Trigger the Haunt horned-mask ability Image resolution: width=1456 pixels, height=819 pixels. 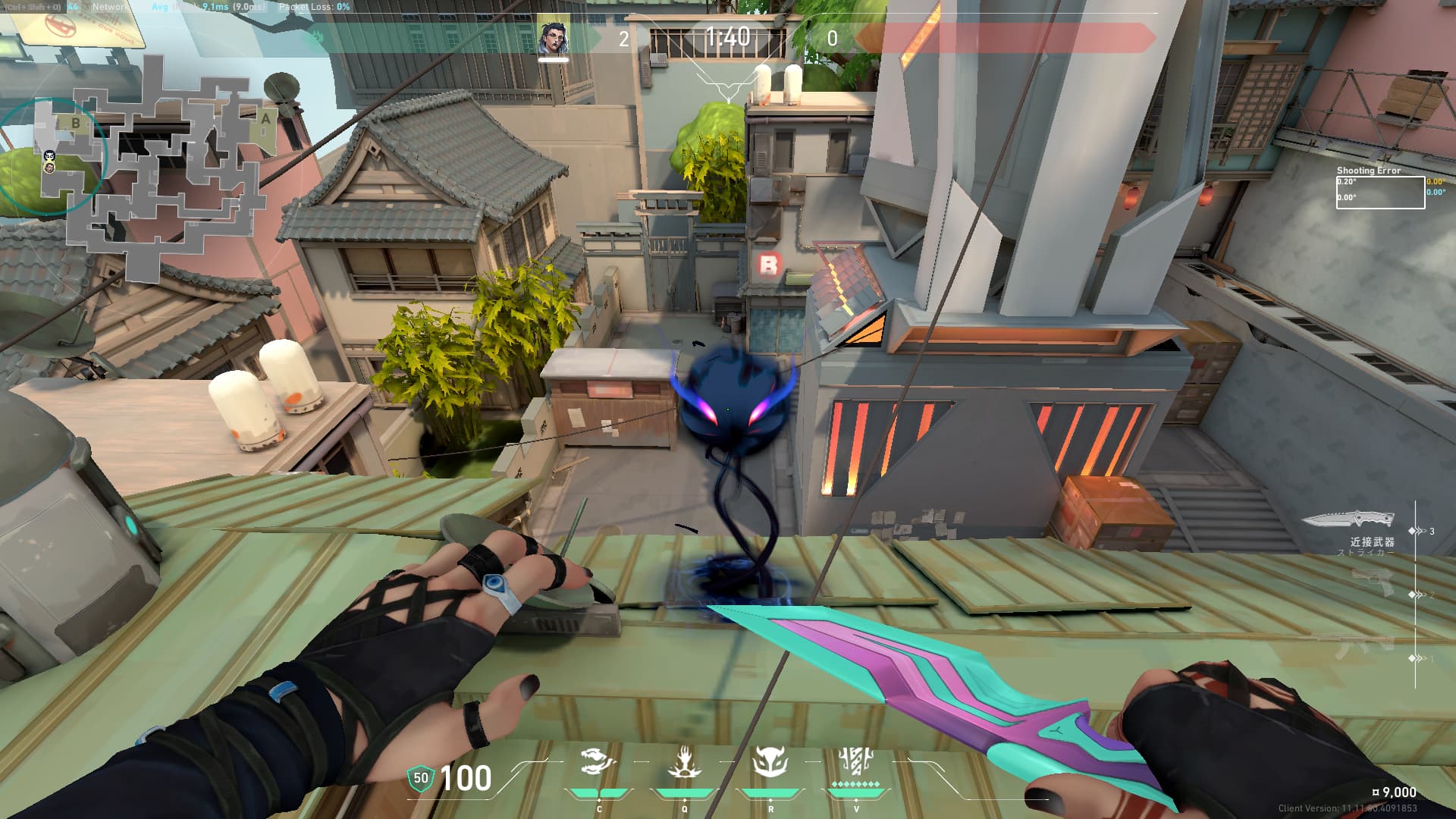pos(770,761)
